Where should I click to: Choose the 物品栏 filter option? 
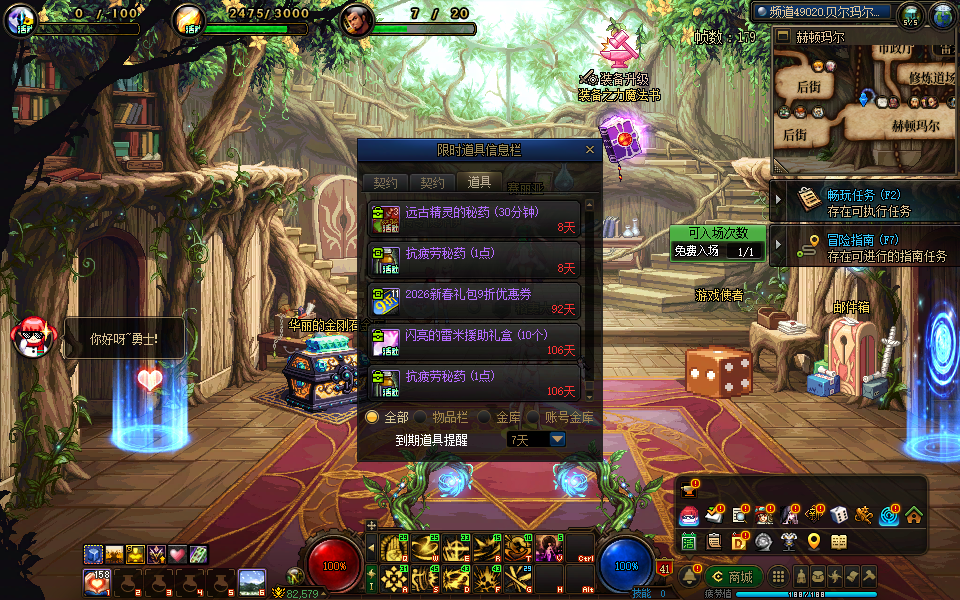[x=421, y=417]
